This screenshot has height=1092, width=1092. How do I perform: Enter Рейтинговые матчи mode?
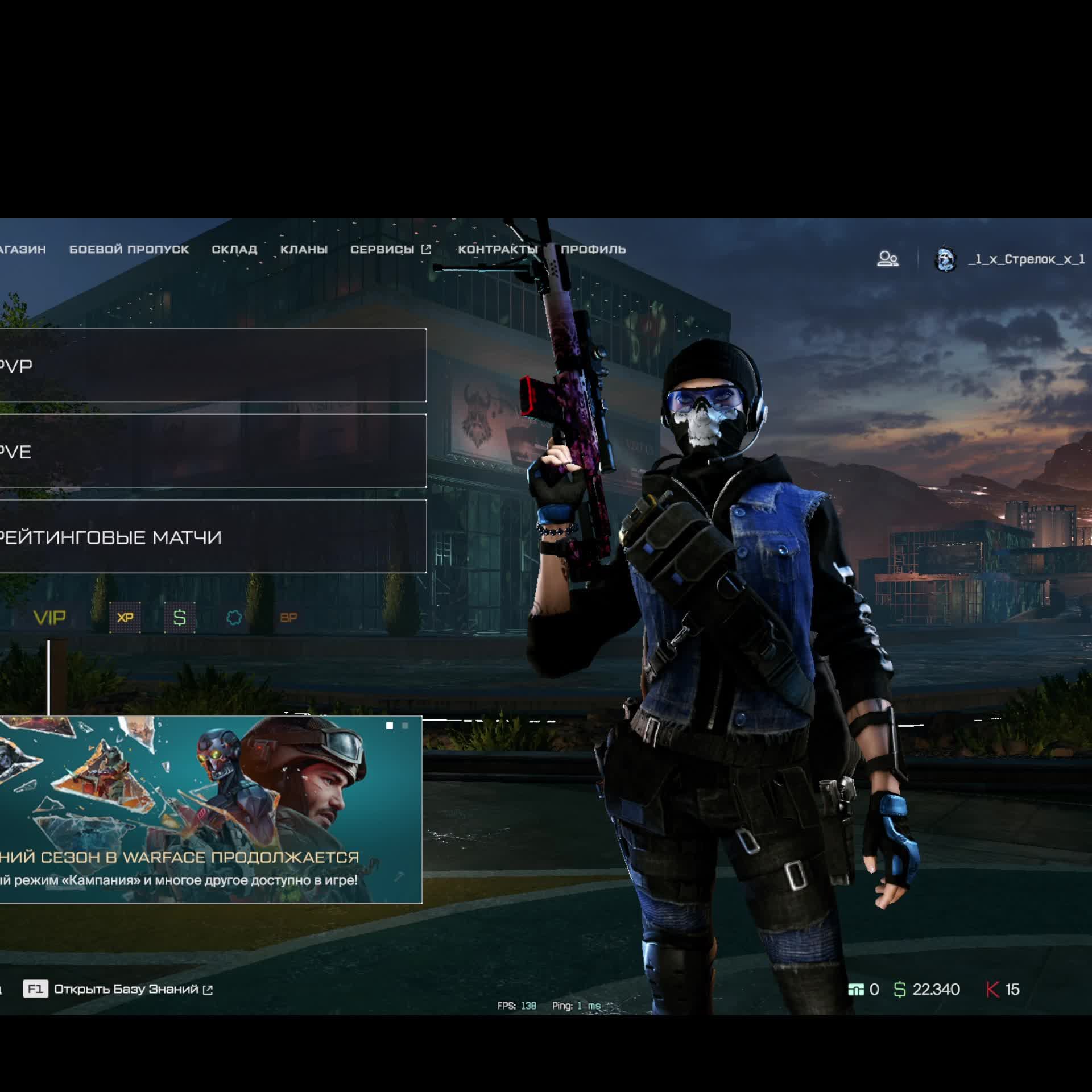pyautogui.click(x=212, y=536)
